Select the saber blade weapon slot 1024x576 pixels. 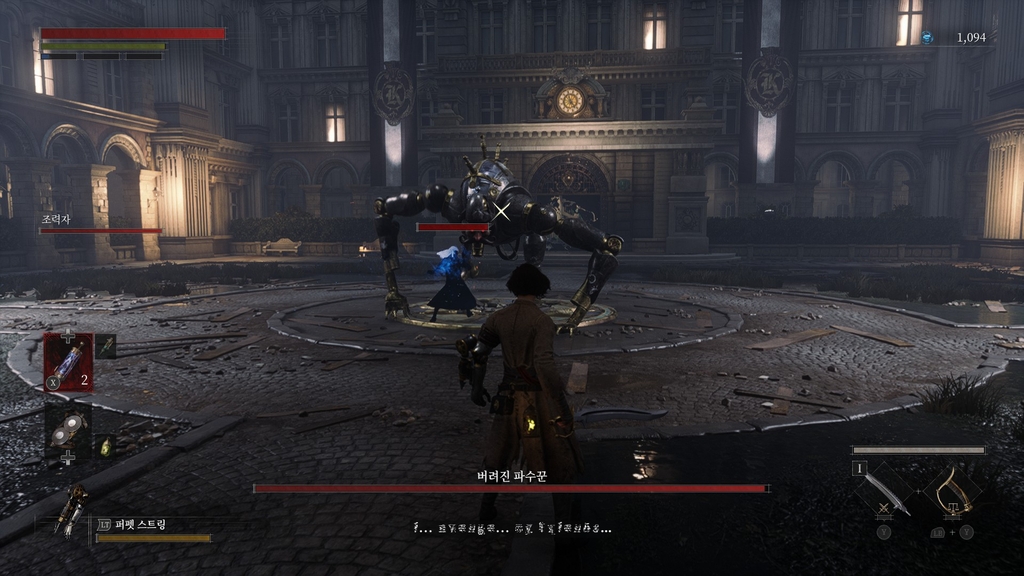click(886, 493)
